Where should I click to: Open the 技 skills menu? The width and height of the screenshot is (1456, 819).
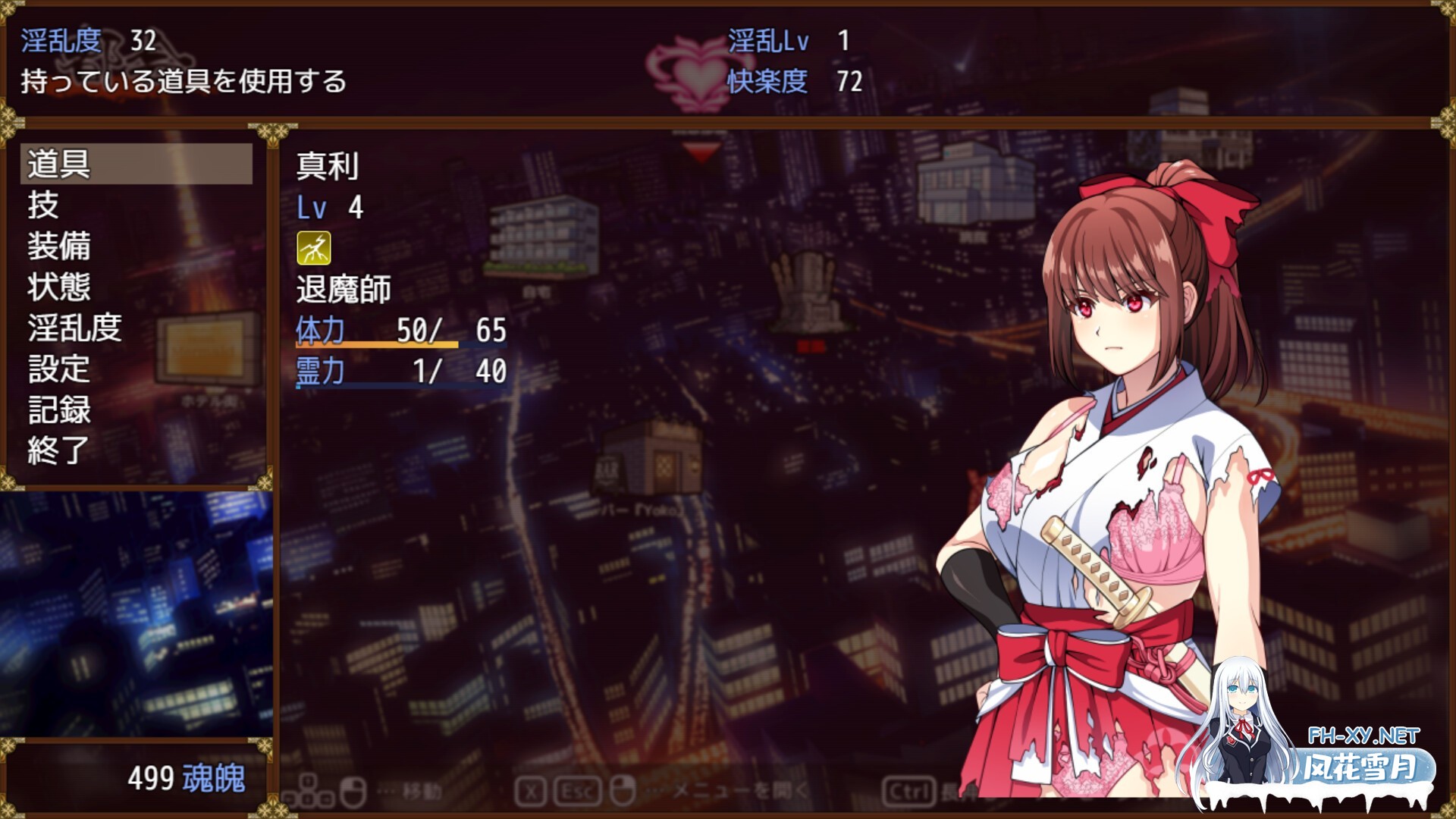tap(45, 207)
